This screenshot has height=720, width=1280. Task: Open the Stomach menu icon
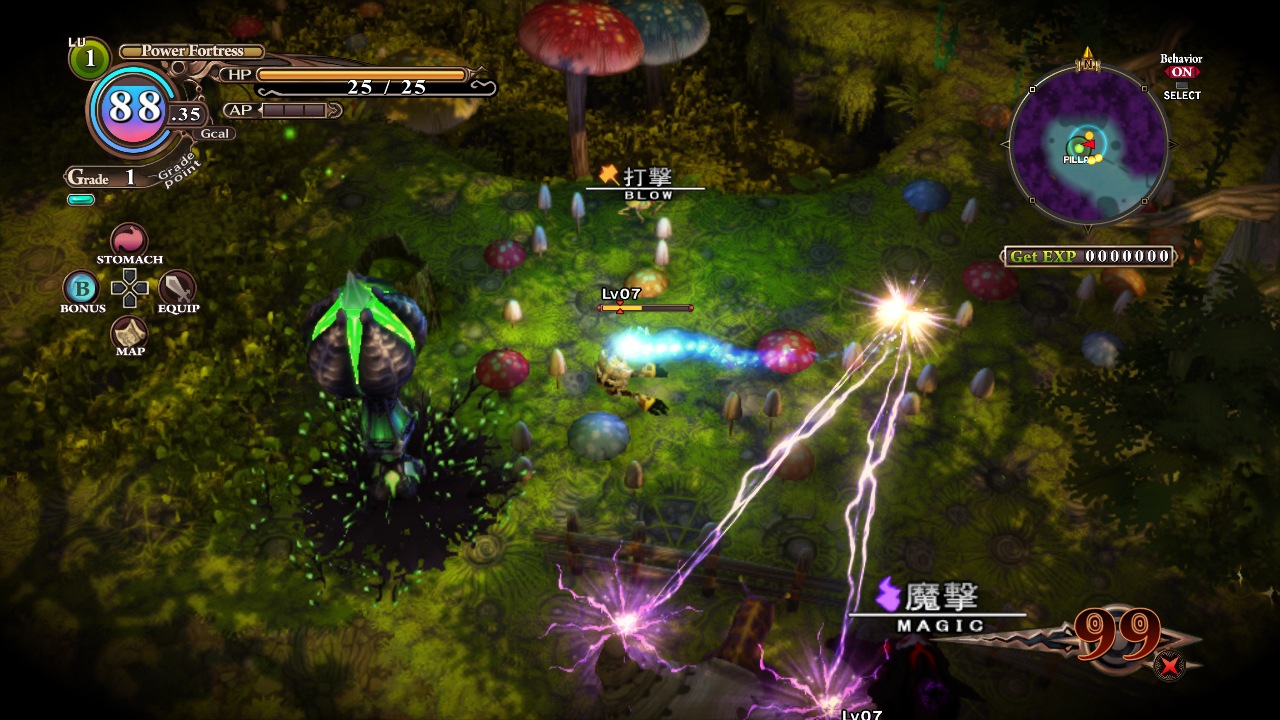pyautogui.click(x=129, y=240)
